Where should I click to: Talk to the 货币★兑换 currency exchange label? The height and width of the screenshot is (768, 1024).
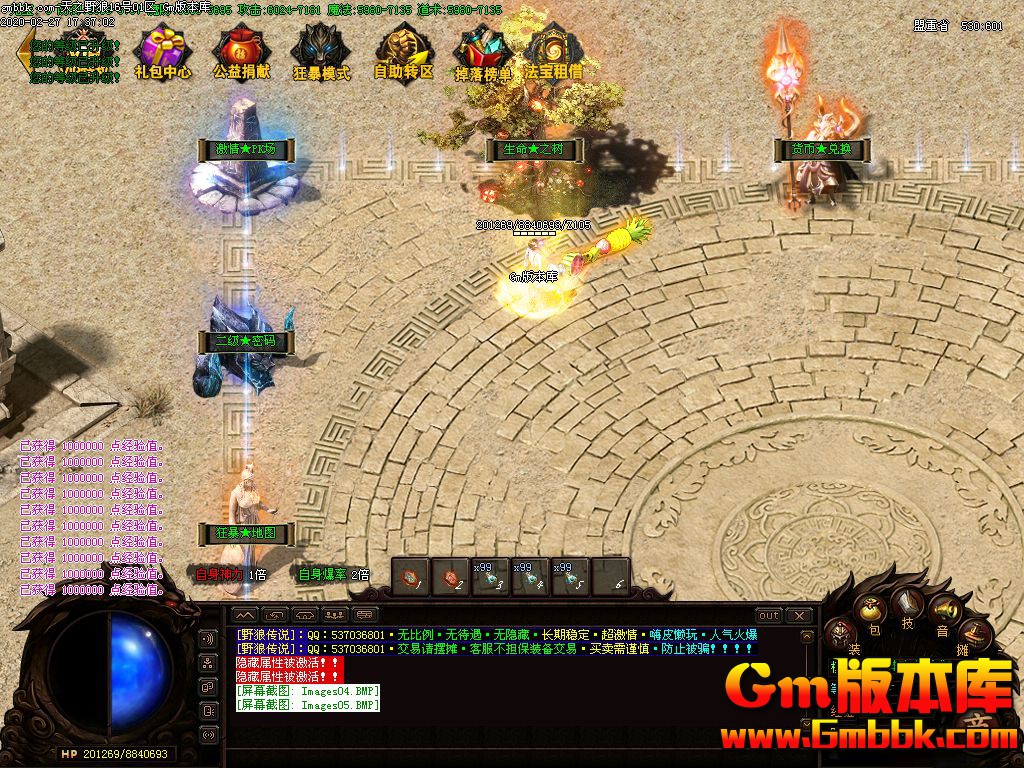(x=821, y=150)
